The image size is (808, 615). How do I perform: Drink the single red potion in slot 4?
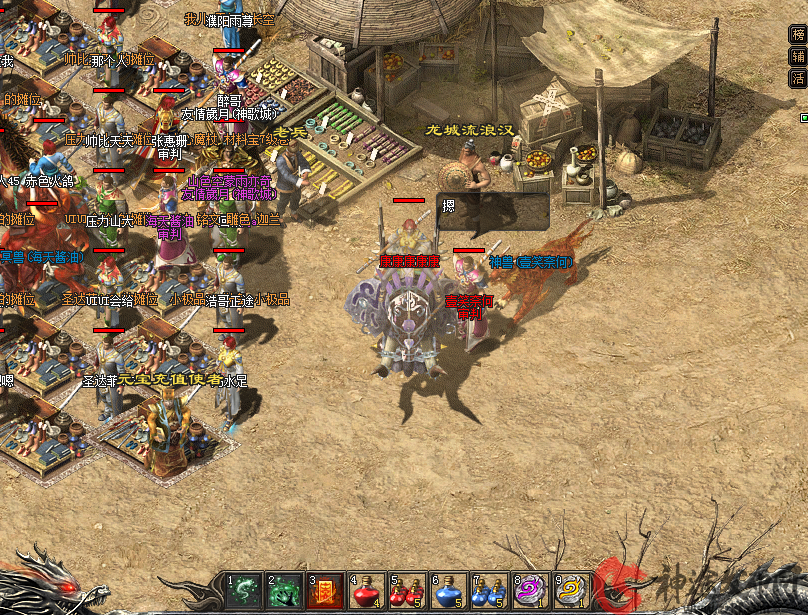[366, 590]
